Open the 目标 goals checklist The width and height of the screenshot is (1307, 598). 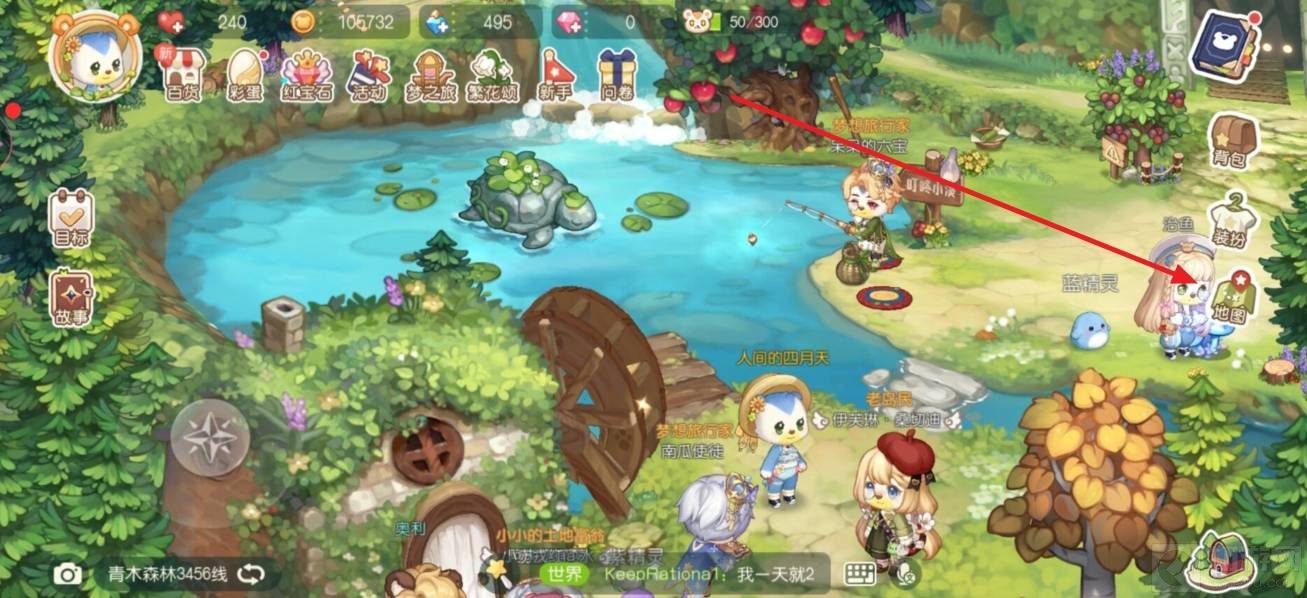pyautogui.click(x=70, y=219)
